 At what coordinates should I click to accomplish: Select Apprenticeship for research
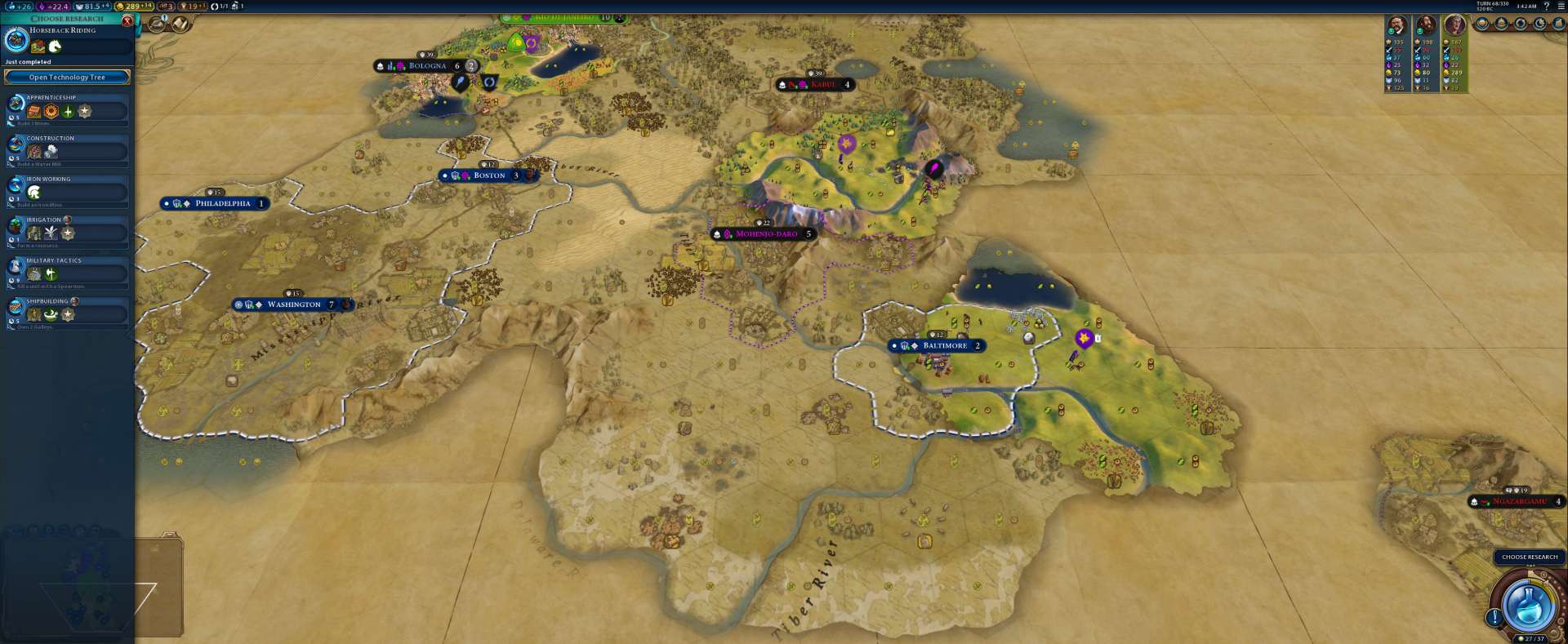pyautogui.click(x=68, y=109)
